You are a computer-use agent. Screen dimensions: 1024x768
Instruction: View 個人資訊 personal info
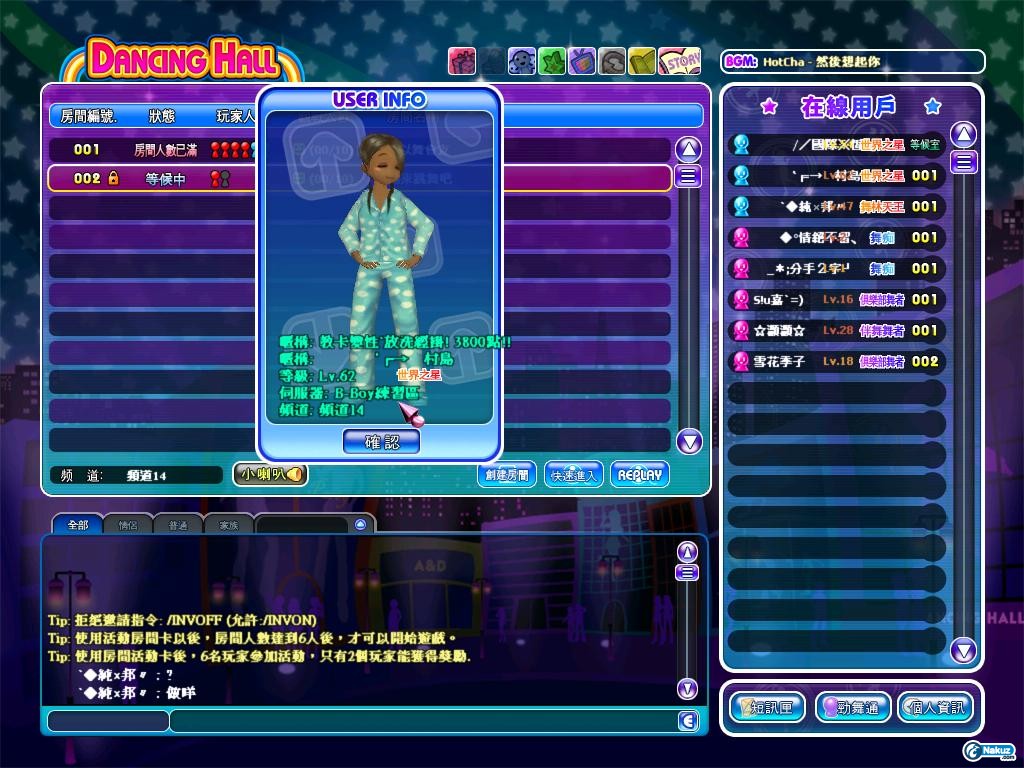[935, 708]
